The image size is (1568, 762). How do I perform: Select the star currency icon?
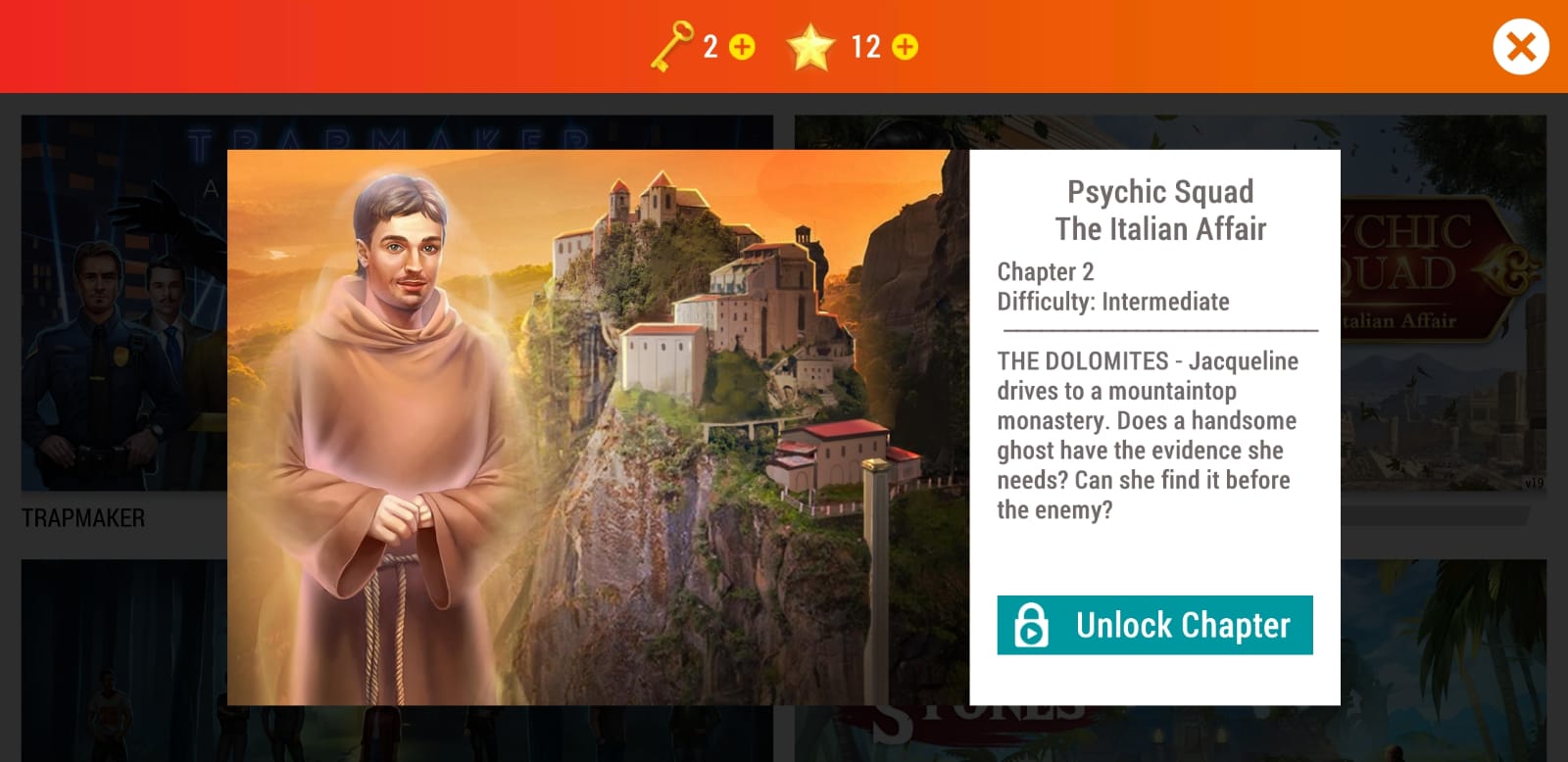(813, 43)
